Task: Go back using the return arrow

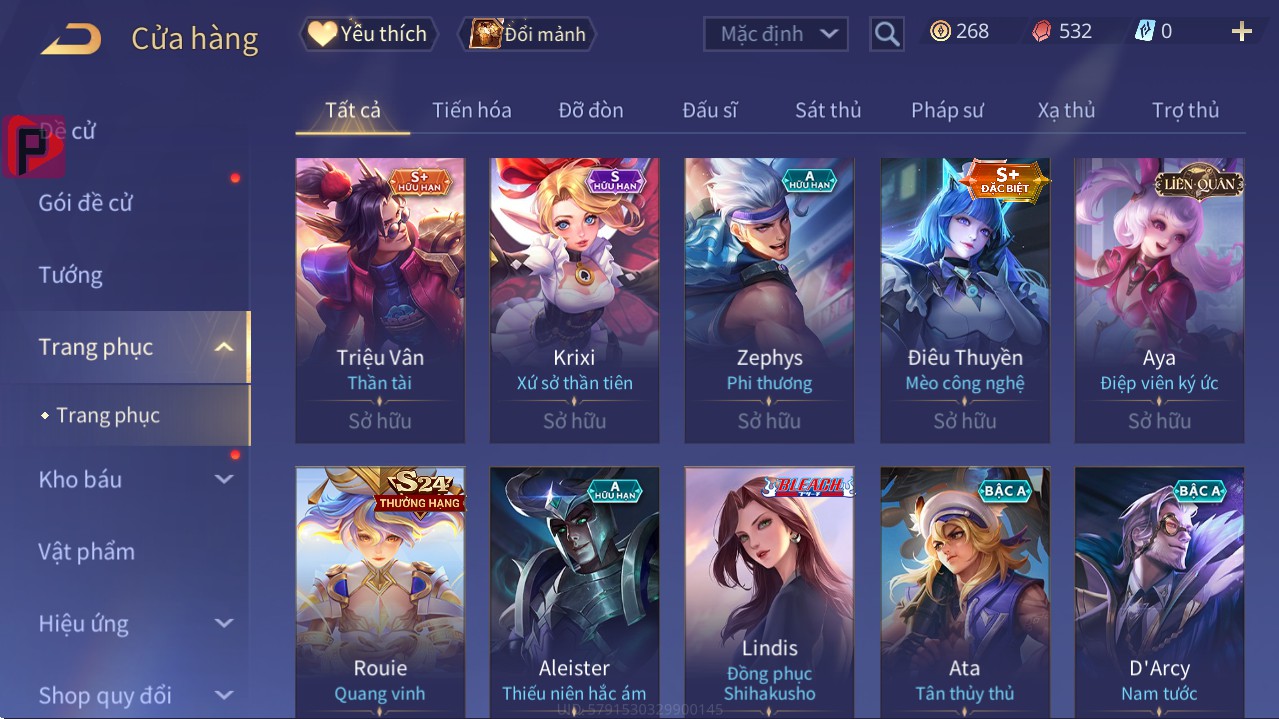Action: 72,40
